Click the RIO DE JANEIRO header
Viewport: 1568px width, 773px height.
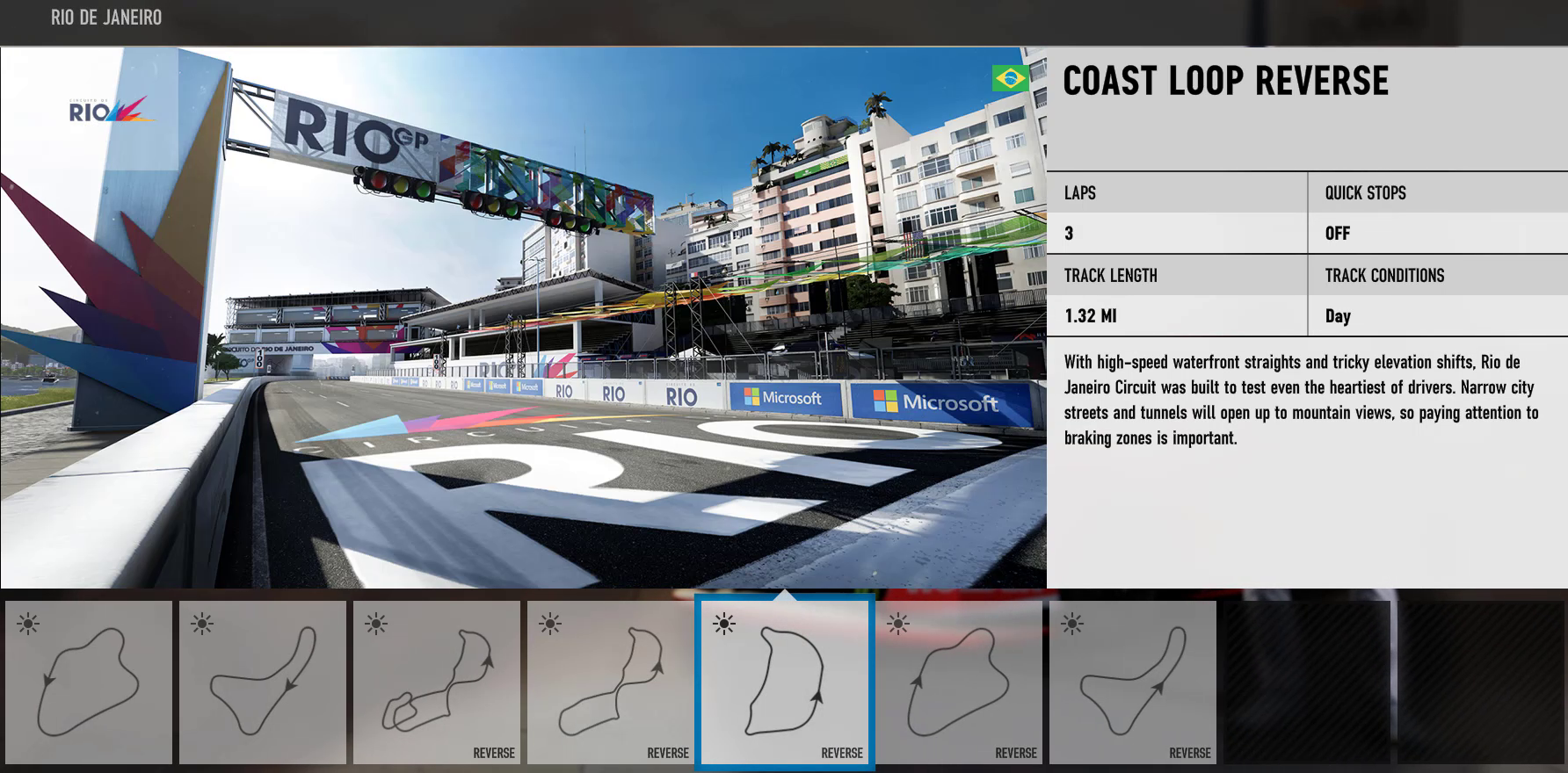pos(106,17)
